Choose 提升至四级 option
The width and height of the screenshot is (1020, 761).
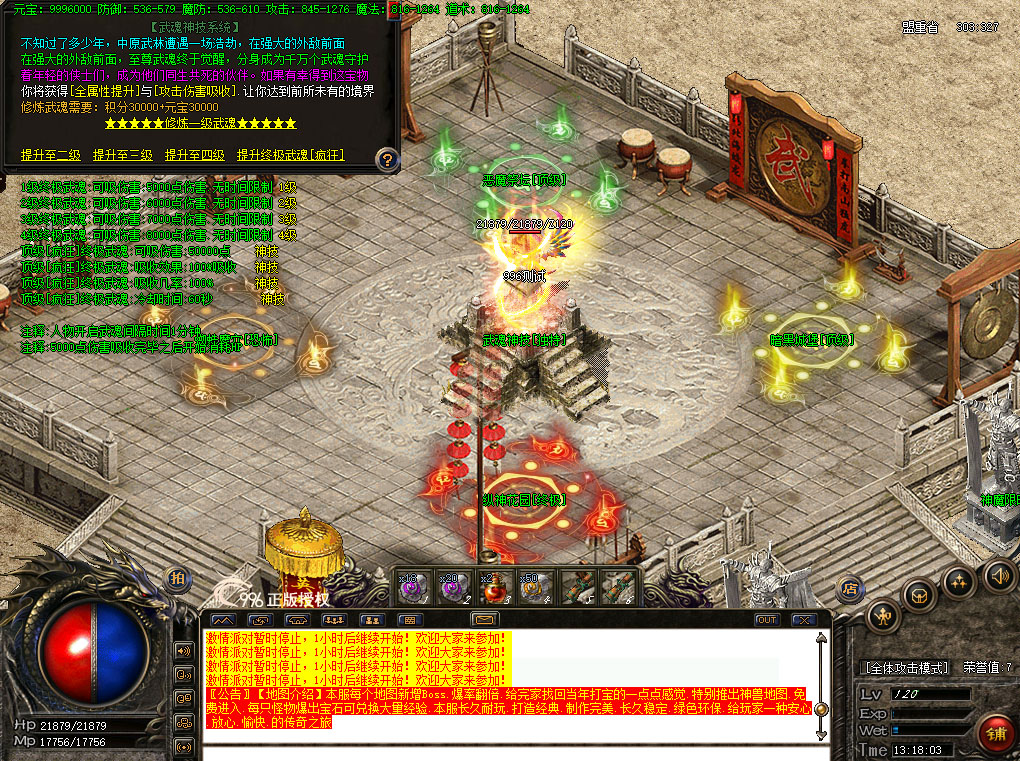(x=195, y=155)
